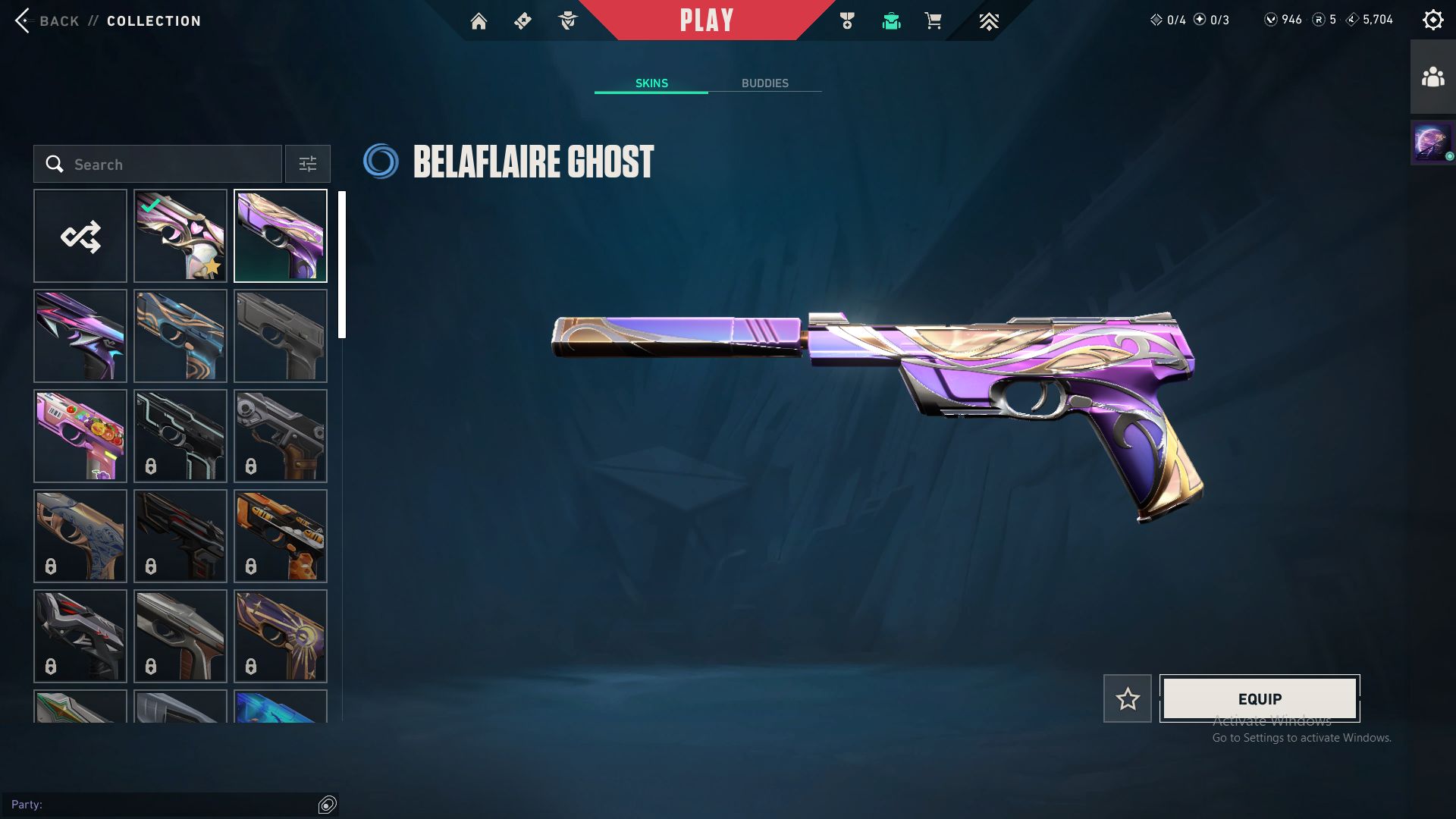Image resolution: width=1456 pixels, height=819 pixels.
Task: Select the Skins tab
Action: [x=651, y=83]
